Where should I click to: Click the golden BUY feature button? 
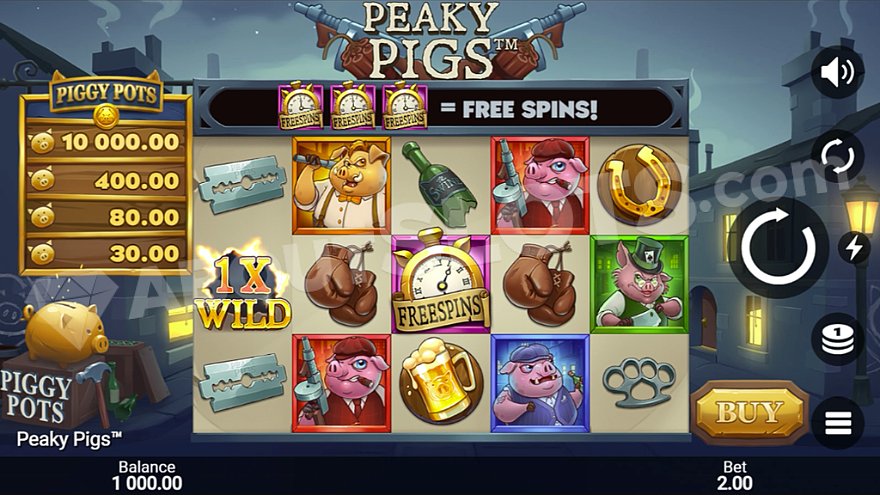[x=750, y=411]
